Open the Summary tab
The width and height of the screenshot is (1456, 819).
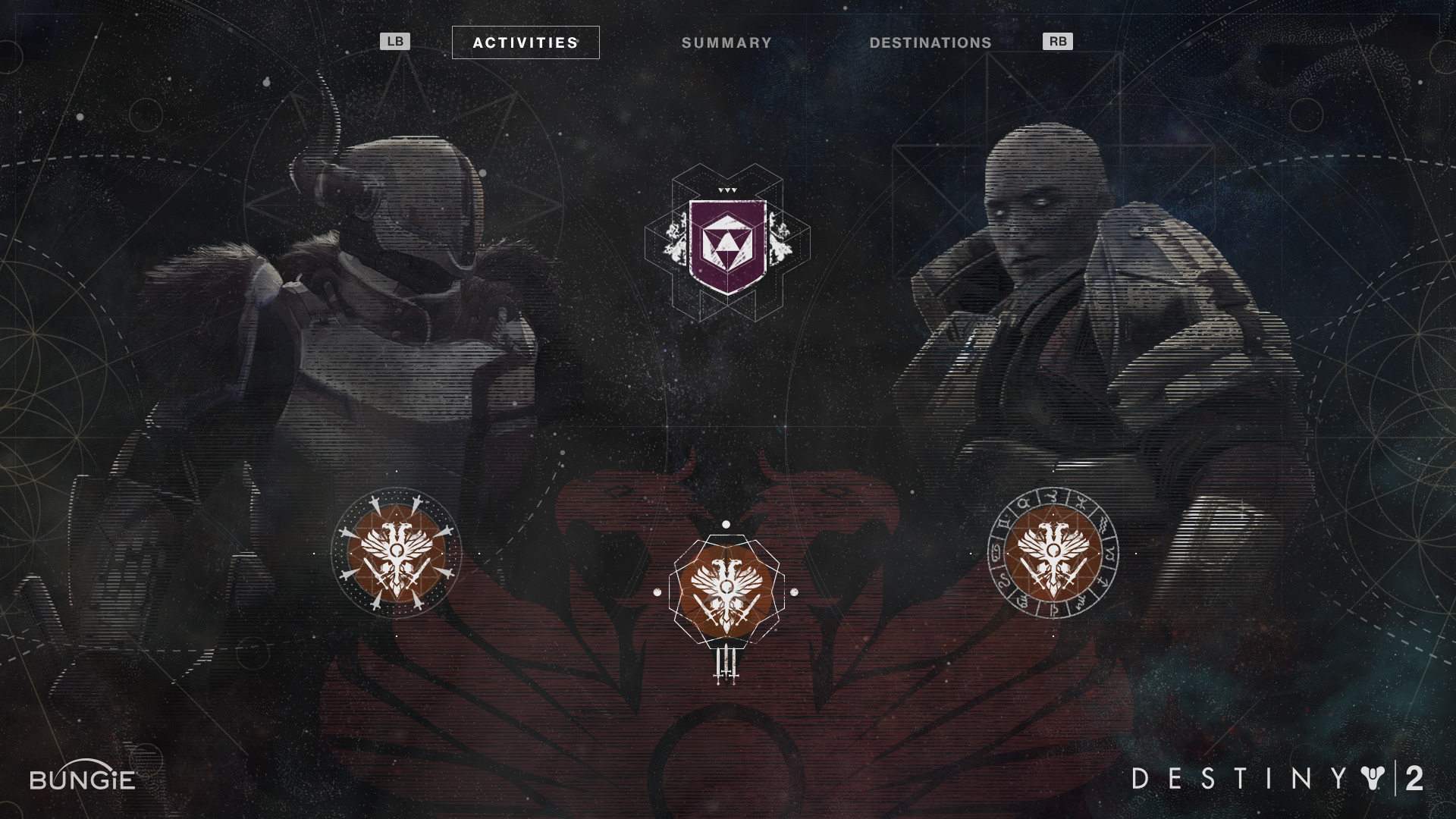(x=726, y=43)
